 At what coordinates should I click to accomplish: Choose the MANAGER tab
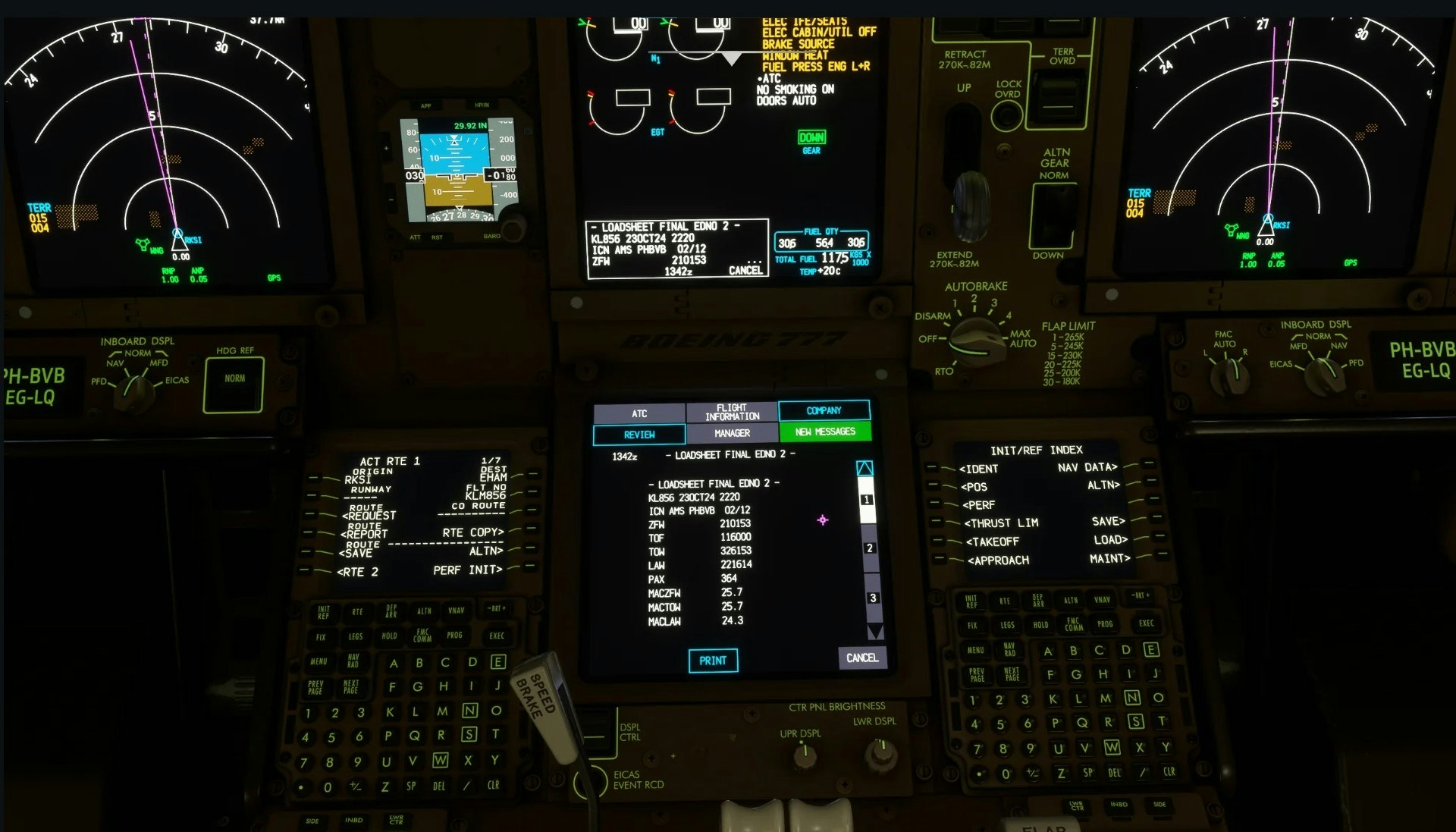pos(732,433)
